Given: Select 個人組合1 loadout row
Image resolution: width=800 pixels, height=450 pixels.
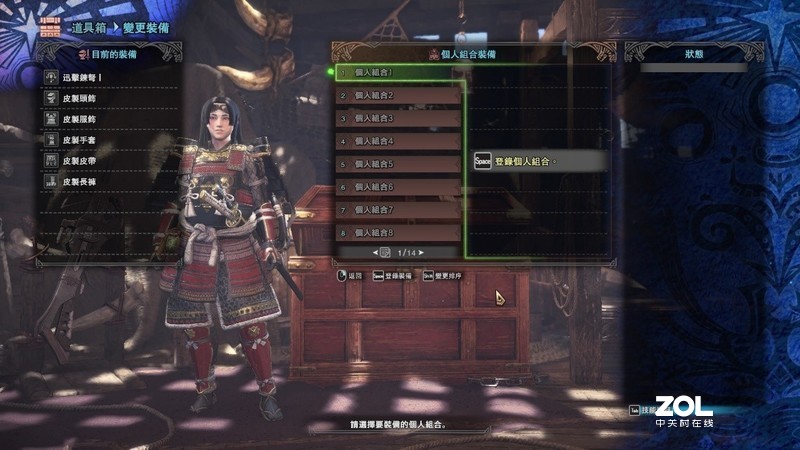Looking at the screenshot, I should click(400, 73).
